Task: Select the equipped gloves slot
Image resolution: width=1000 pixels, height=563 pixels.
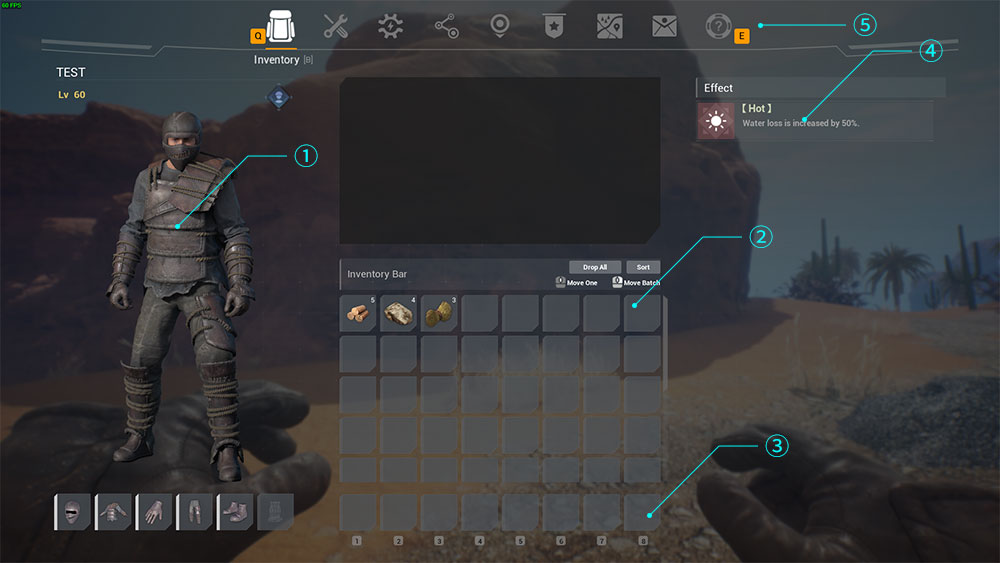Action: click(x=154, y=512)
